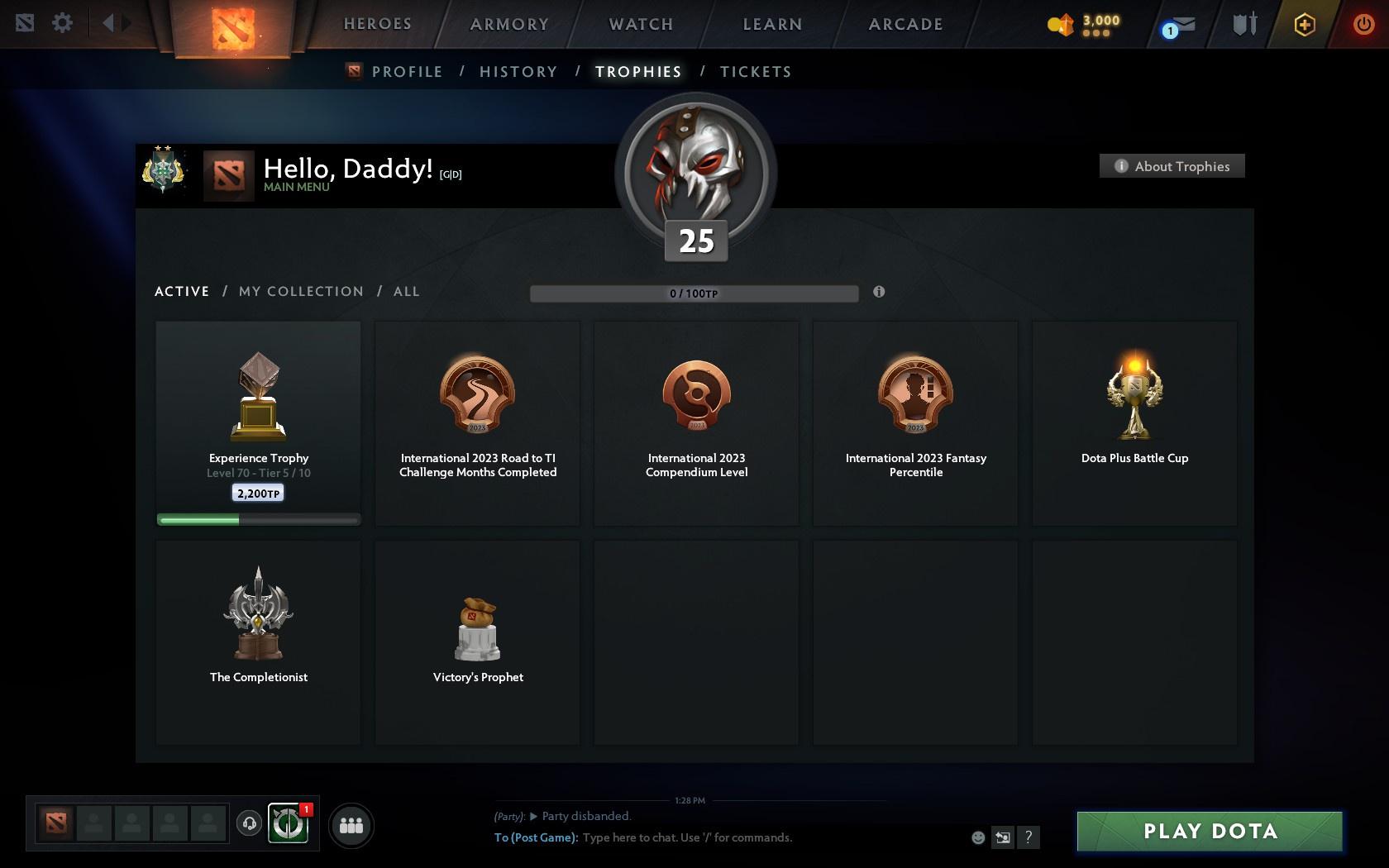
Task: Switch to the ALL trophies filter
Action: 406,291
